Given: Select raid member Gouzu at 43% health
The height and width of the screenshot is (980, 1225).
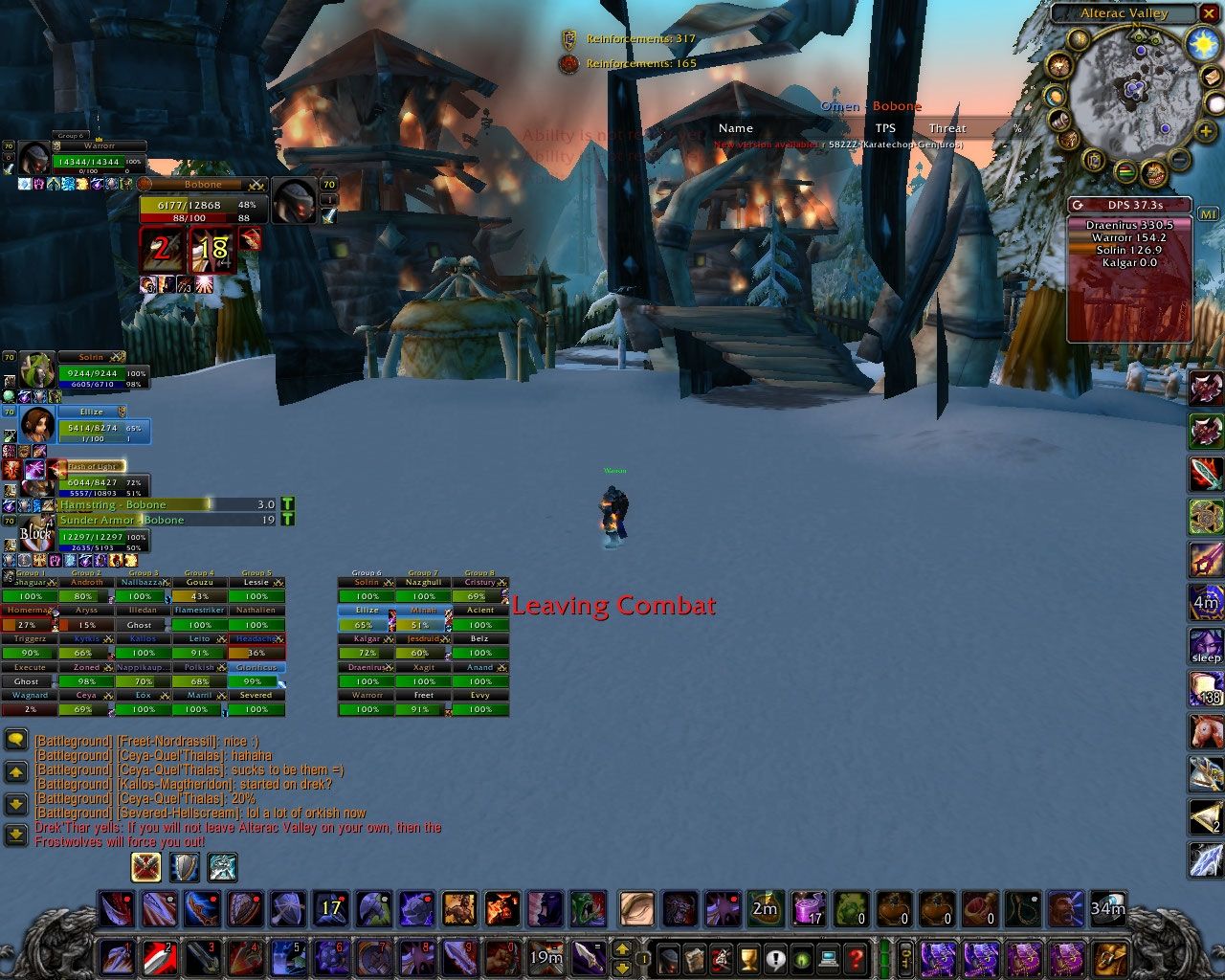Looking at the screenshot, I should click(199, 596).
